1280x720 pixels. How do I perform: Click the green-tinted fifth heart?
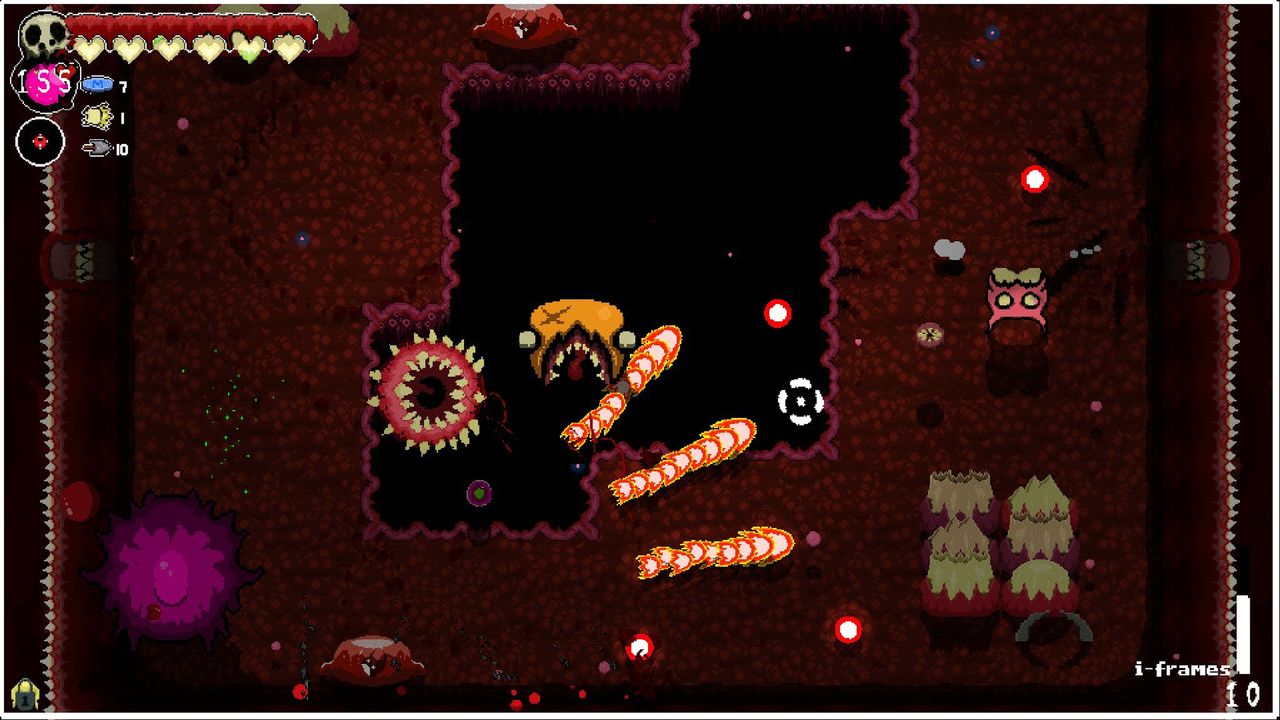click(x=248, y=48)
